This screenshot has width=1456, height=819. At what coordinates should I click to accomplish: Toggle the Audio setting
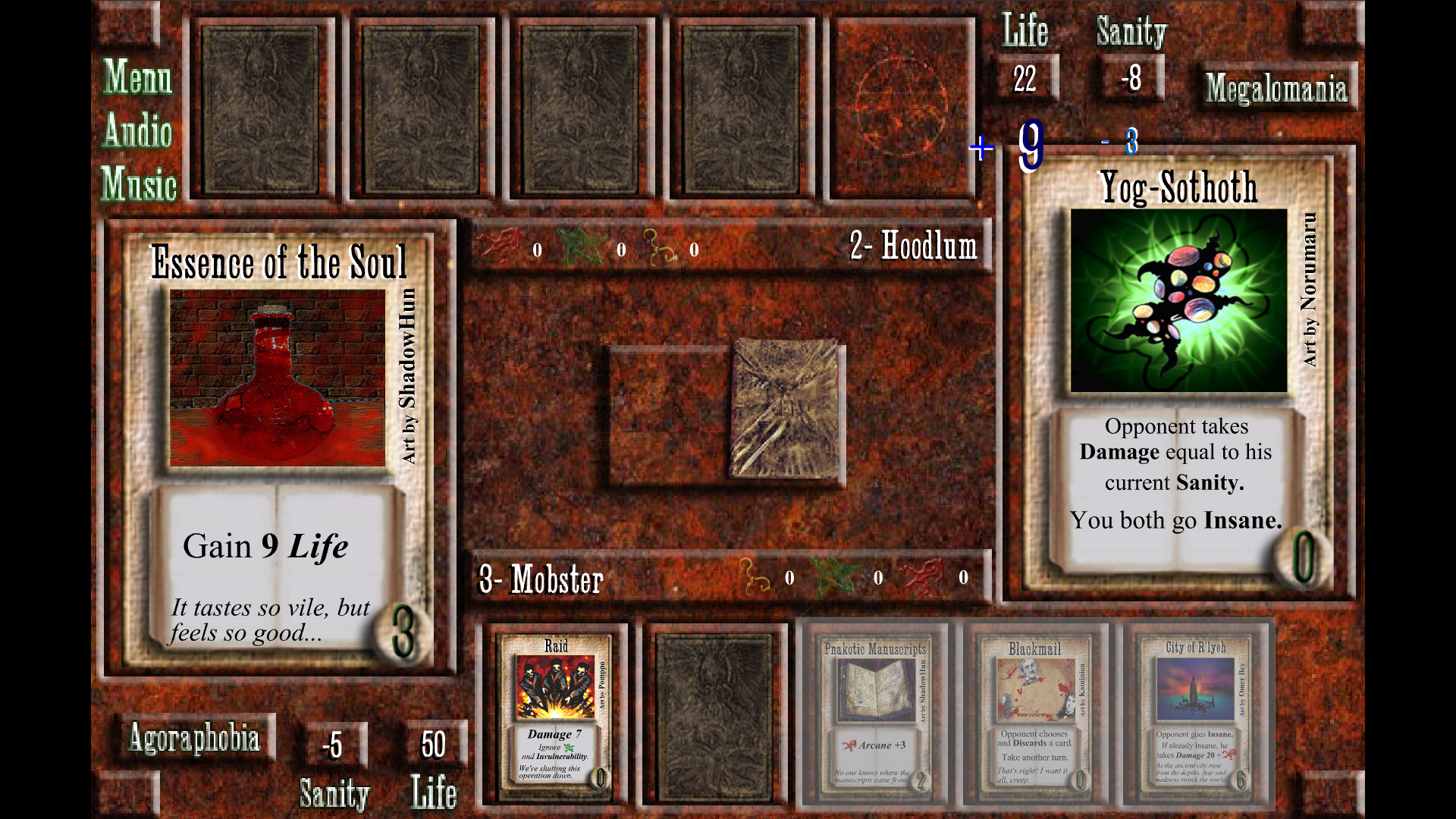click(137, 130)
